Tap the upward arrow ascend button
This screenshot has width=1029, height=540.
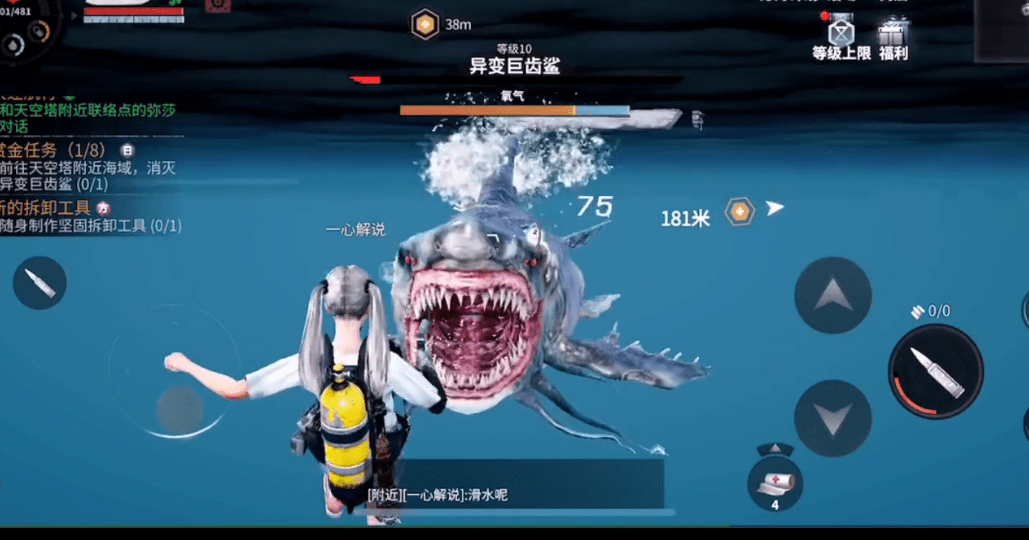click(x=832, y=295)
